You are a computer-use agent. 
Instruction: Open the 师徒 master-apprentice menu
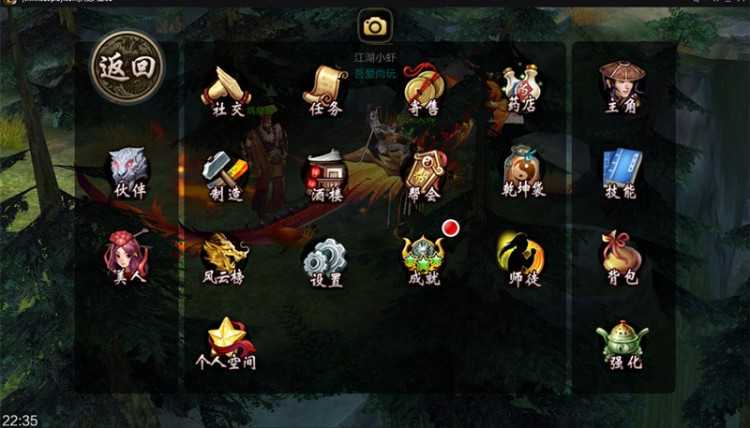click(x=520, y=260)
